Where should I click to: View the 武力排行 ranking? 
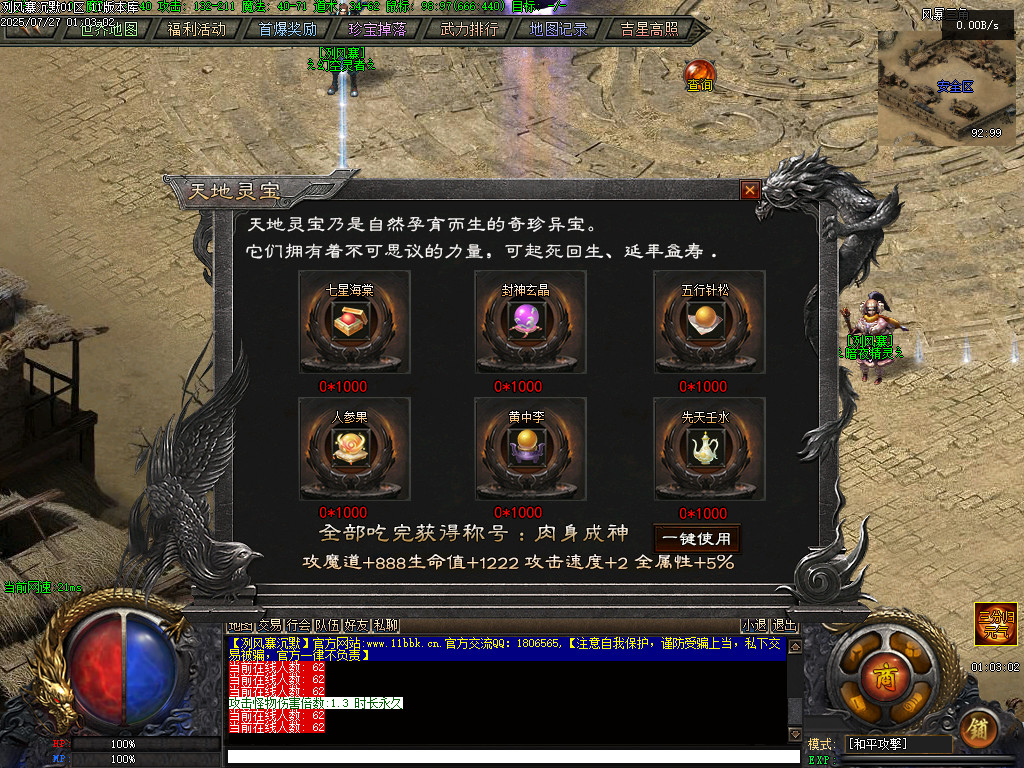469,29
